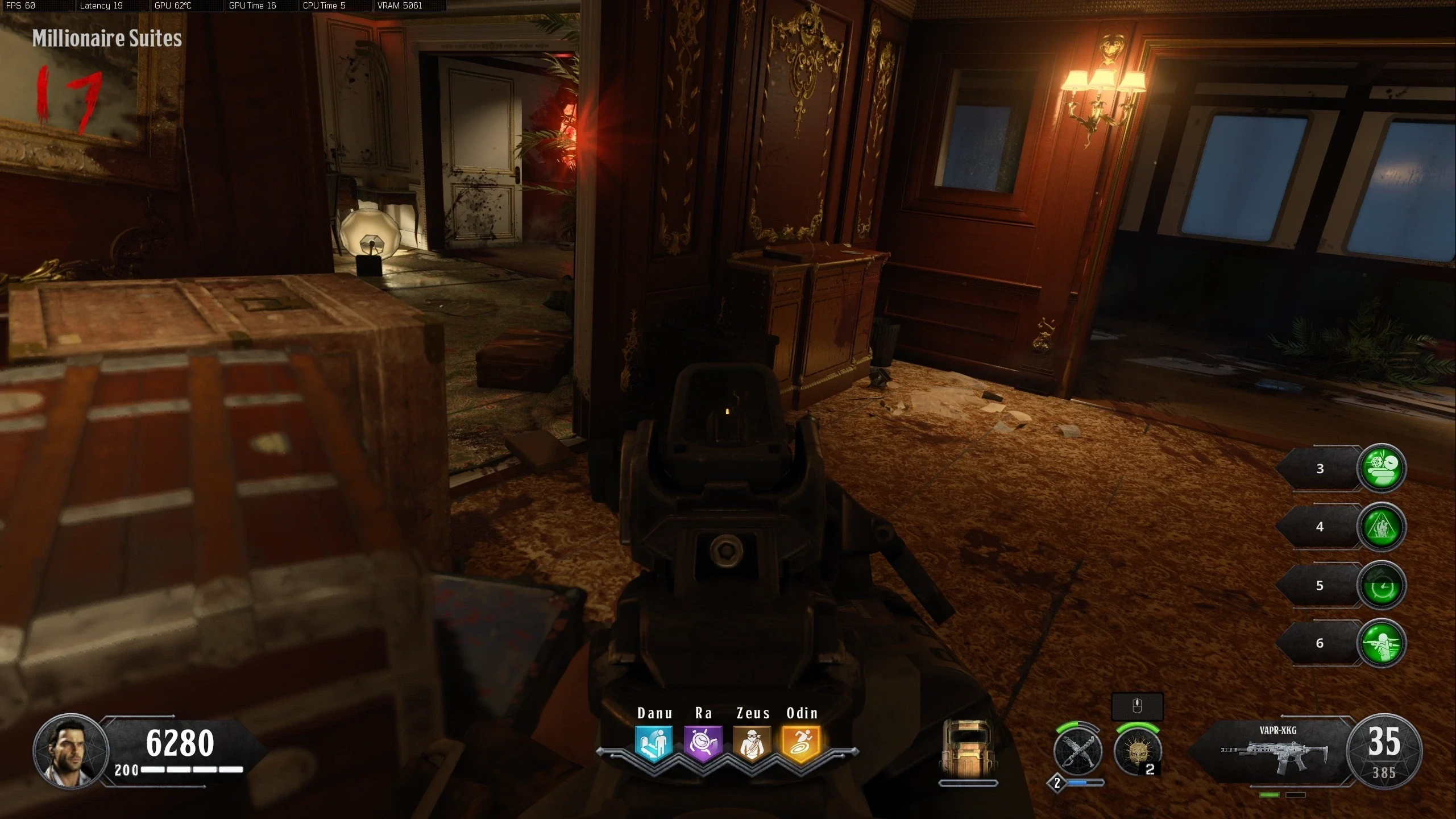This screenshot has width=1456, height=819.
Task: Click the player character portrait
Action: 71,751
